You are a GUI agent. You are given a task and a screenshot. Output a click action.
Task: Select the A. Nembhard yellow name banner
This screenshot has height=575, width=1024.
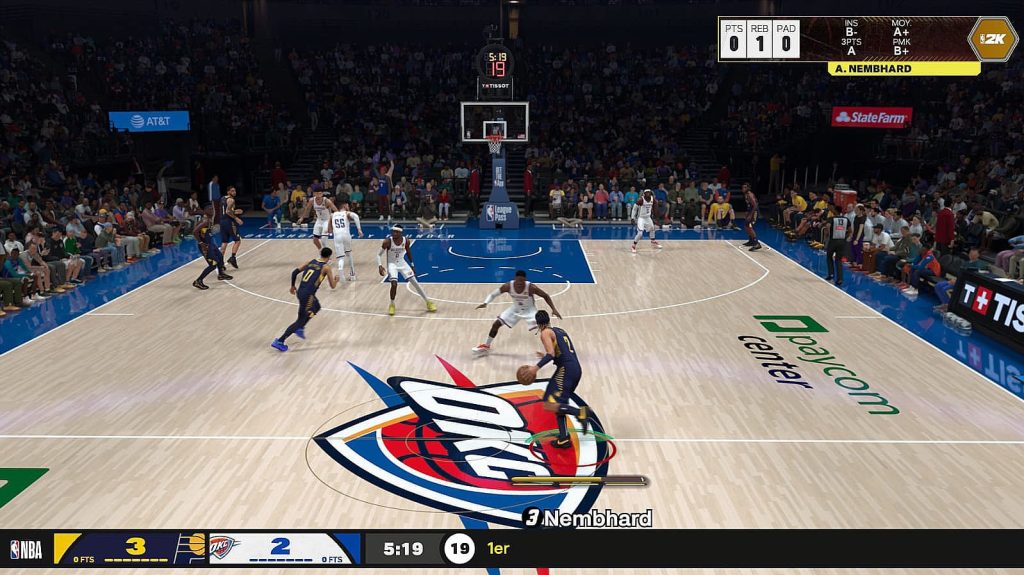tap(903, 69)
